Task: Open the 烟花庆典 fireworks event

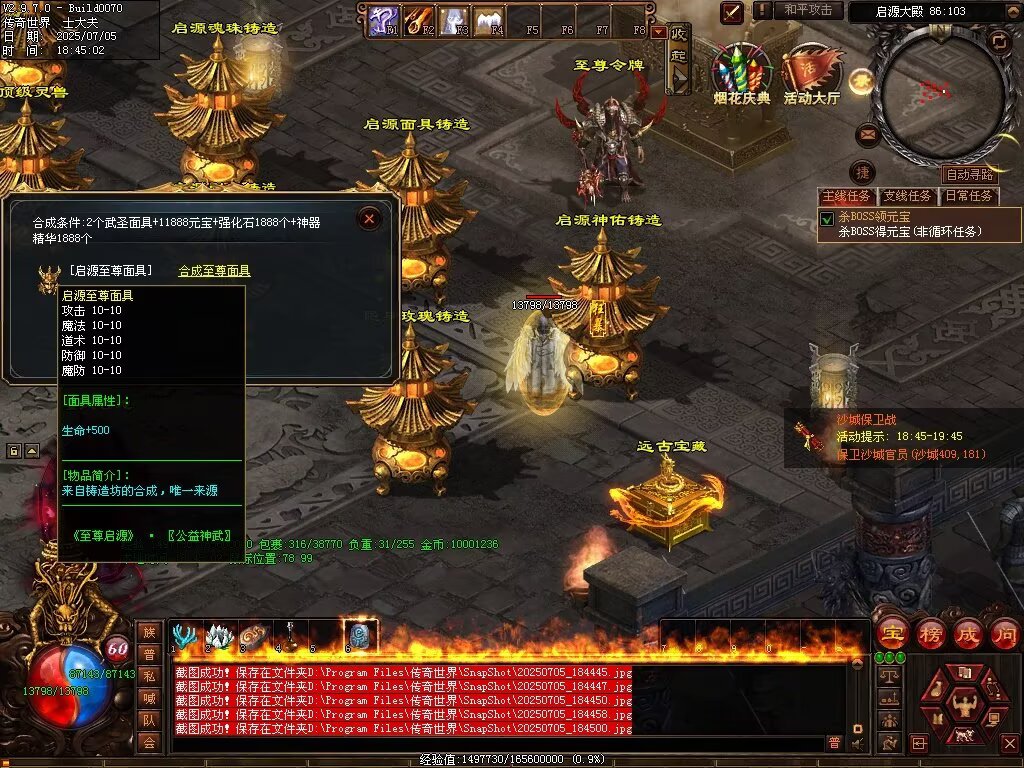Action: pyautogui.click(x=742, y=69)
